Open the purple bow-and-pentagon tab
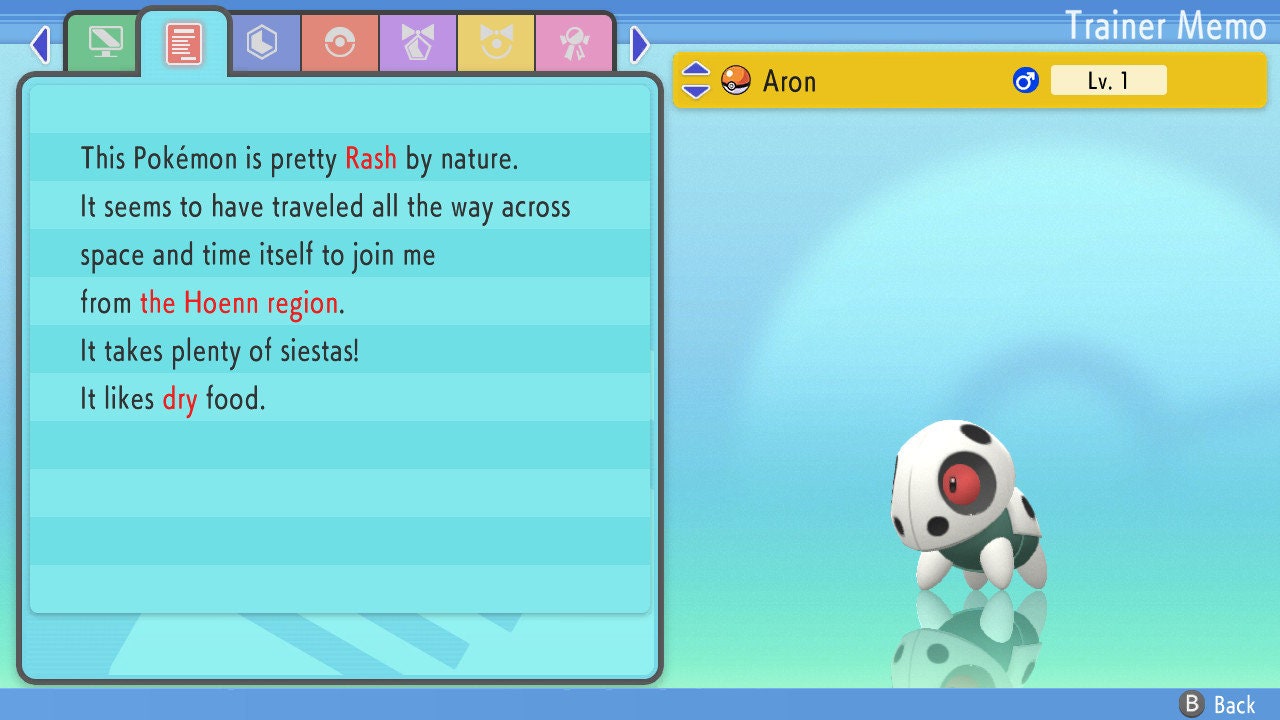Screen dimensions: 1280x720 417,43
